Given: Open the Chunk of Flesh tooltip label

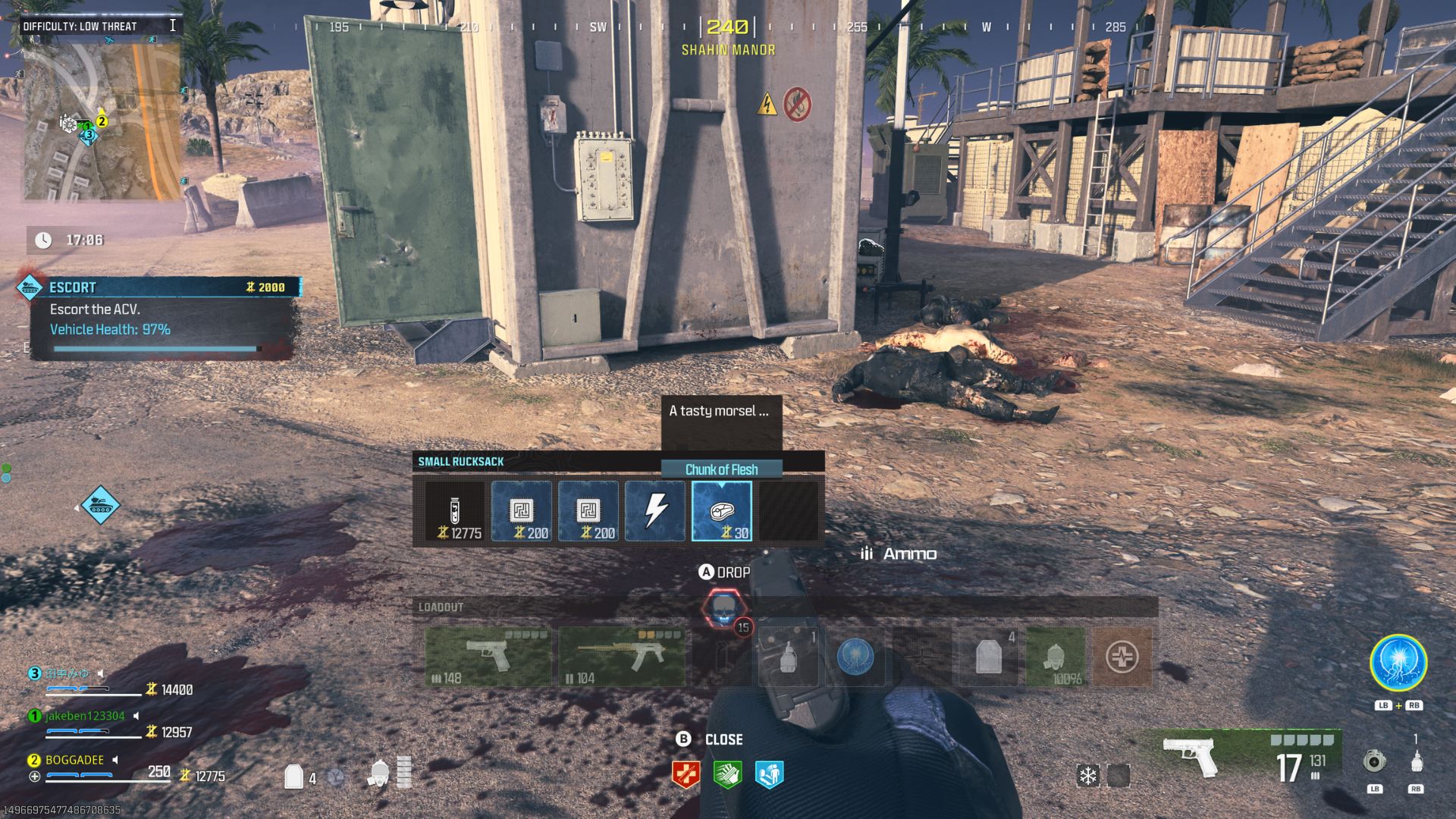Looking at the screenshot, I should 720,469.
